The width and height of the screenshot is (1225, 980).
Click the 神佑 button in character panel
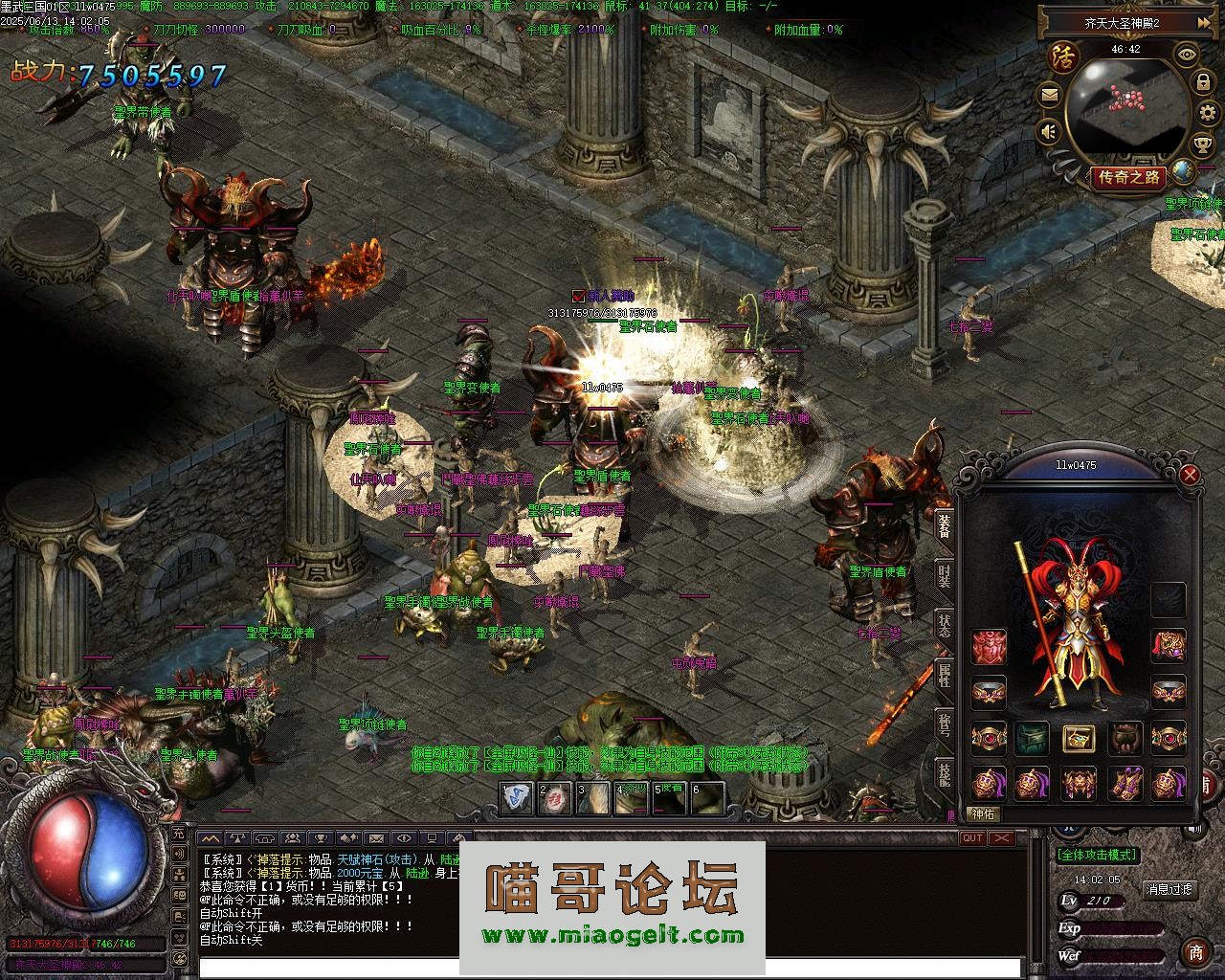coord(983,814)
